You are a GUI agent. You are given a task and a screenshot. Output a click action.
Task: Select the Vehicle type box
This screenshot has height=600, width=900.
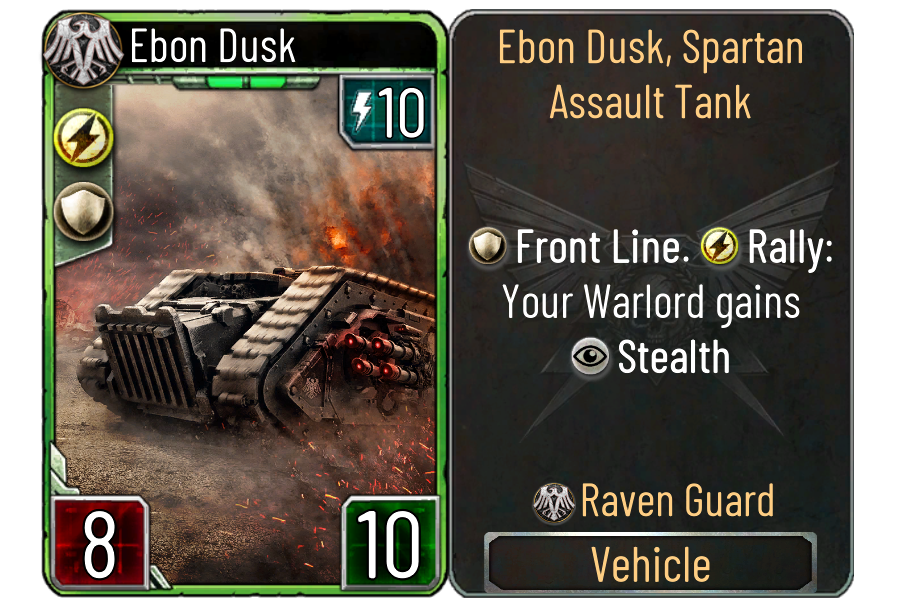coord(650,564)
